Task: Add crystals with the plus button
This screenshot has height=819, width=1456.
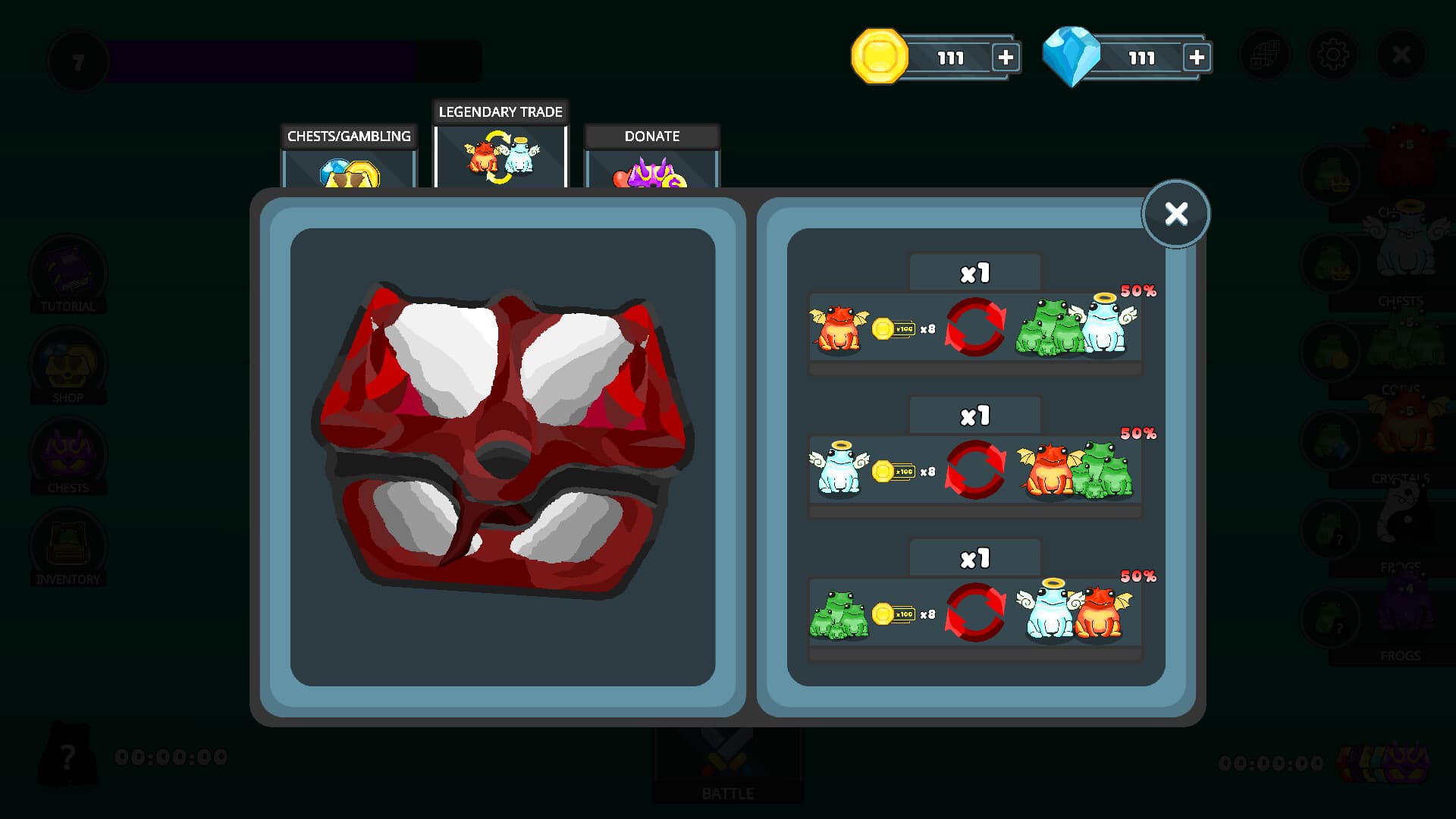Action: [1197, 56]
